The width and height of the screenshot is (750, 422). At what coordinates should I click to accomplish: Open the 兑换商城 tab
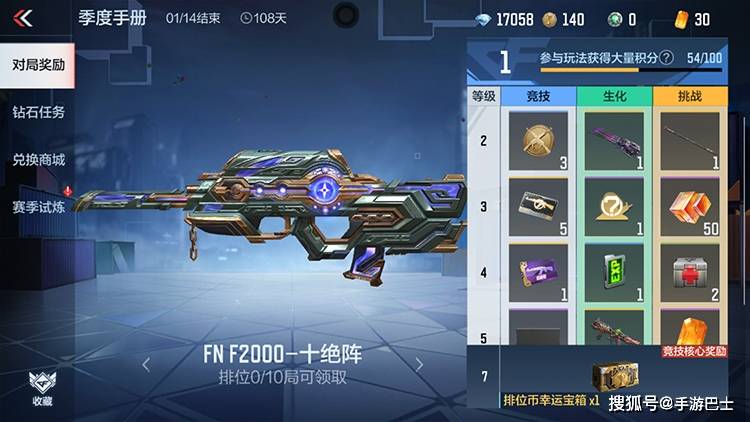pyautogui.click(x=38, y=159)
